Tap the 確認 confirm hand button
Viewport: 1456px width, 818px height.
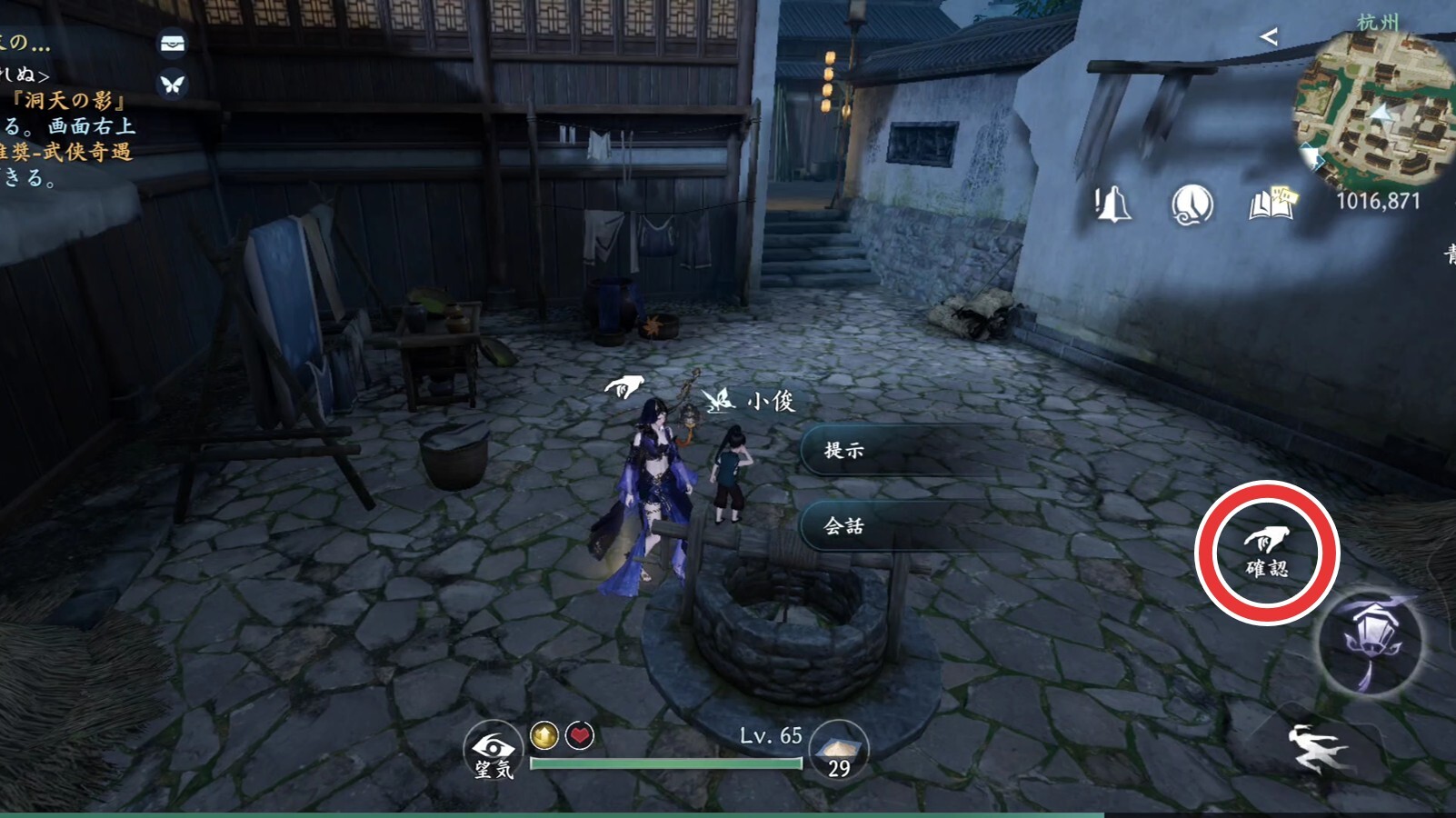pyautogui.click(x=1266, y=552)
